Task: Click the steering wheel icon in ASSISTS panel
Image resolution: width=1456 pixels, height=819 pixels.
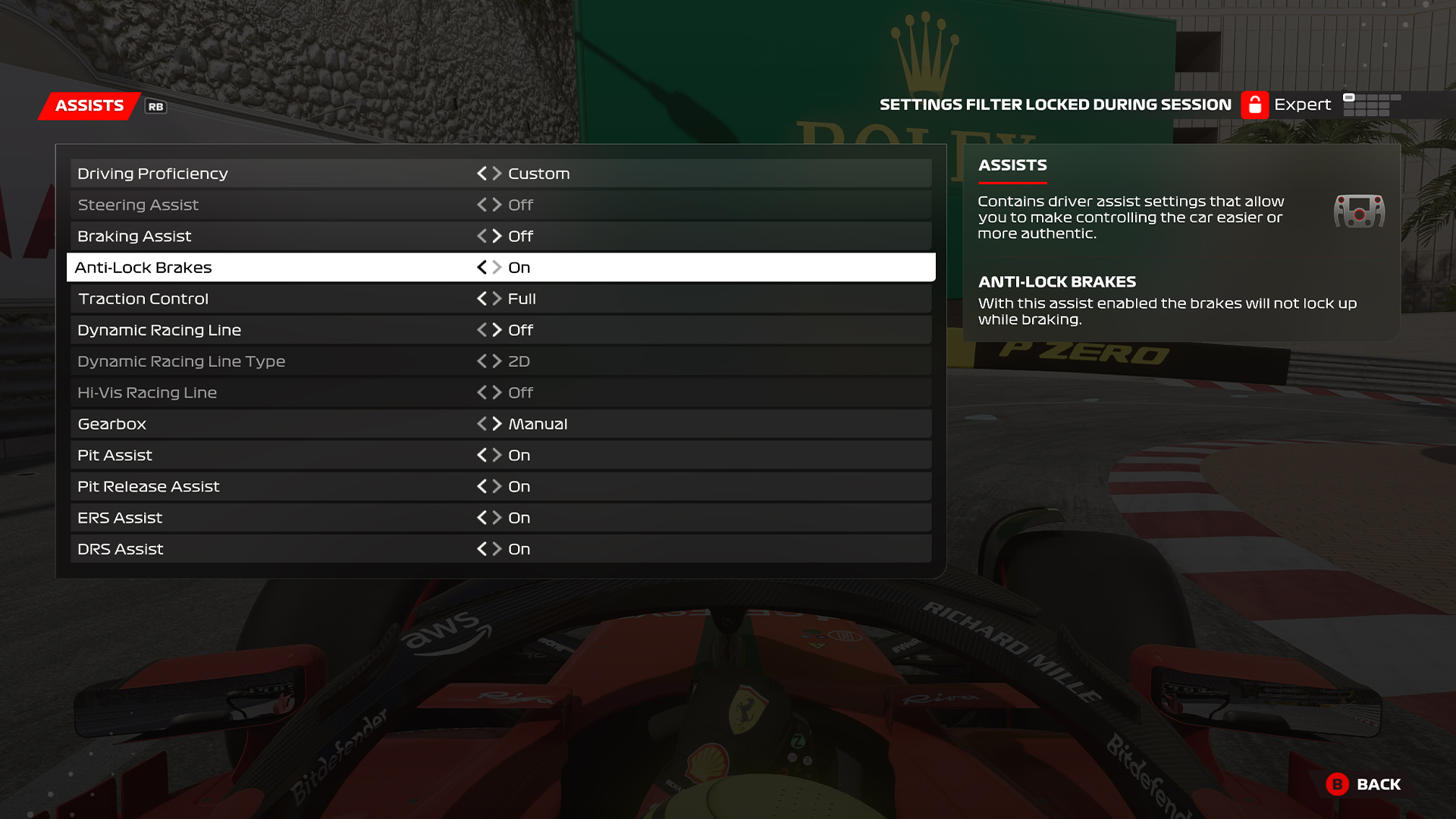Action: tap(1359, 212)
